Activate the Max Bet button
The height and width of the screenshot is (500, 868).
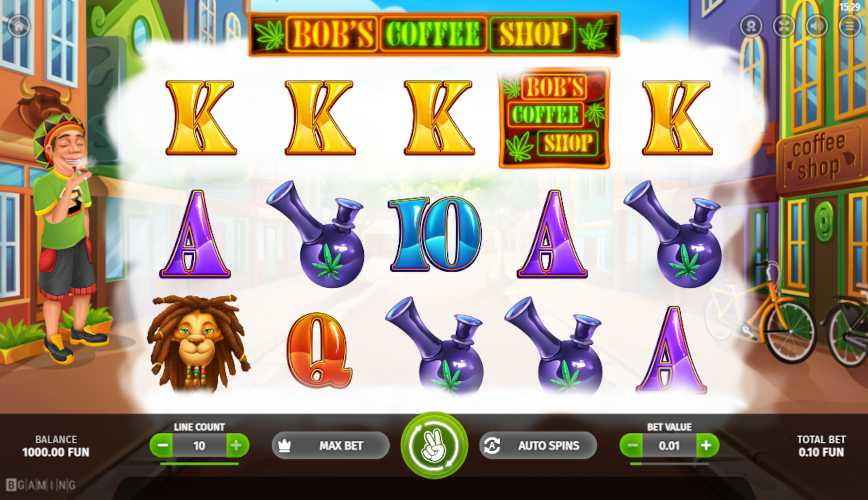click(x=330, y=445)
